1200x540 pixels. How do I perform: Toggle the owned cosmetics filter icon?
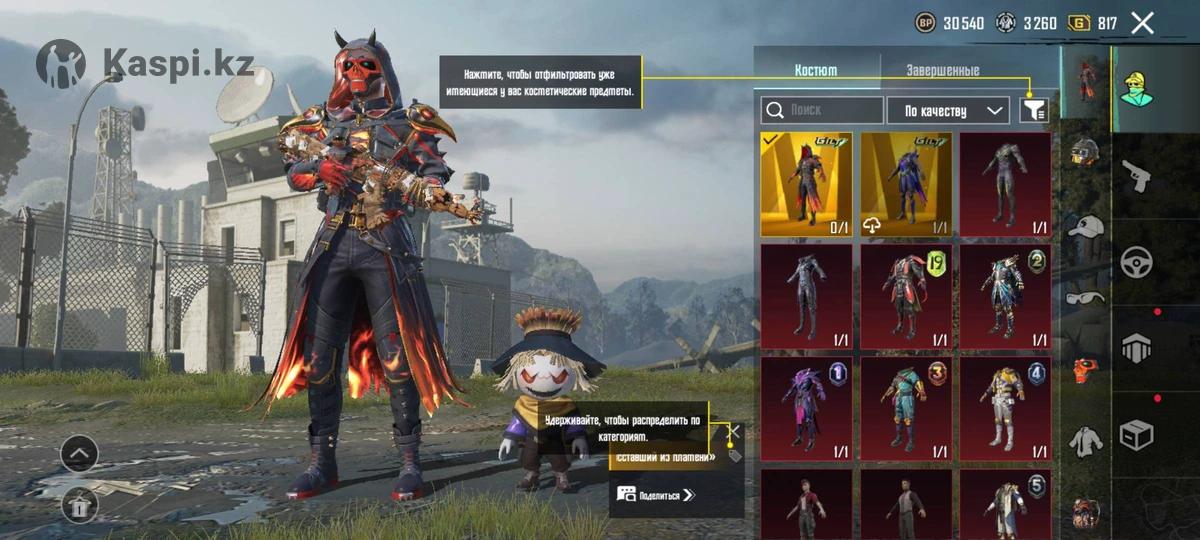(x=1034, y=110)
